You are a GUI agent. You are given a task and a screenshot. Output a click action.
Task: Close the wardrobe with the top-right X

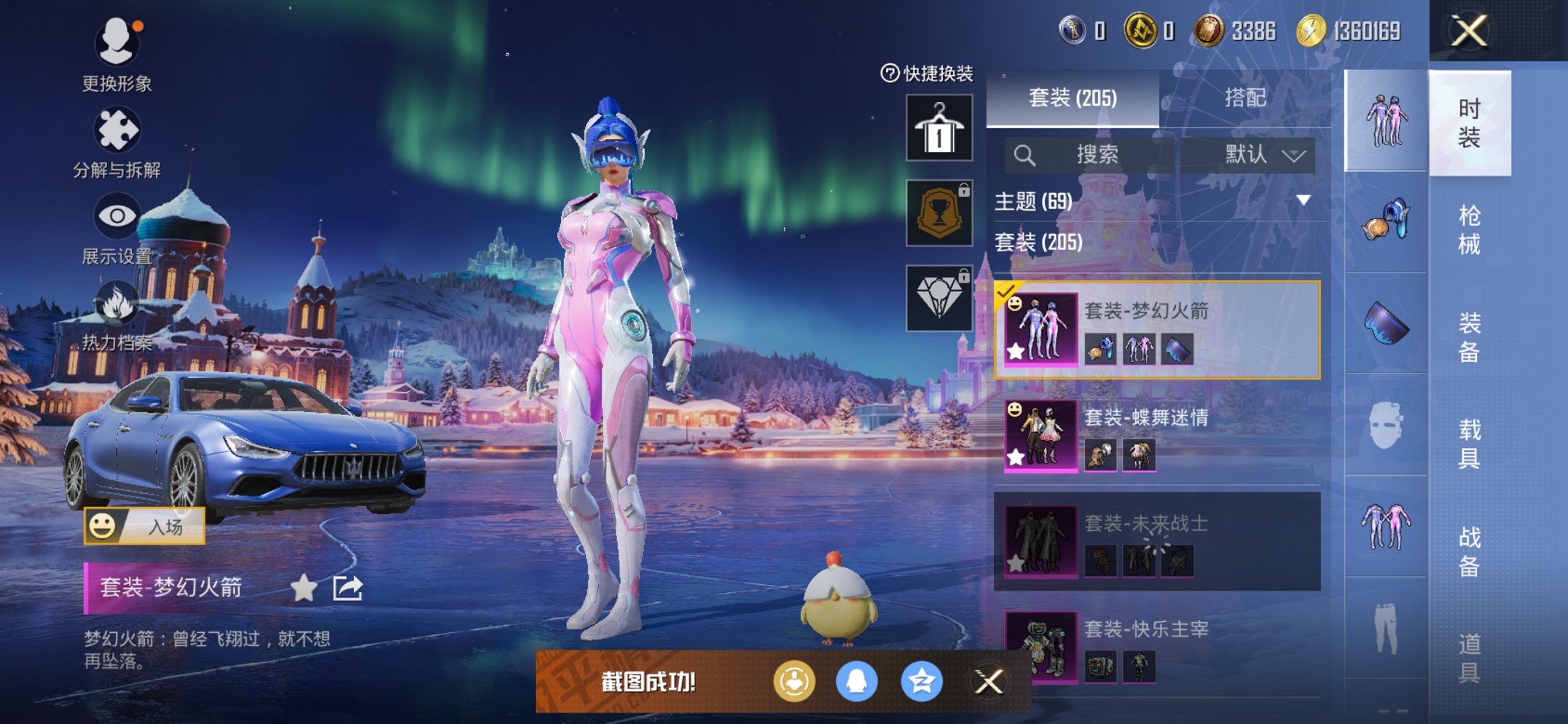point(1468,31)
